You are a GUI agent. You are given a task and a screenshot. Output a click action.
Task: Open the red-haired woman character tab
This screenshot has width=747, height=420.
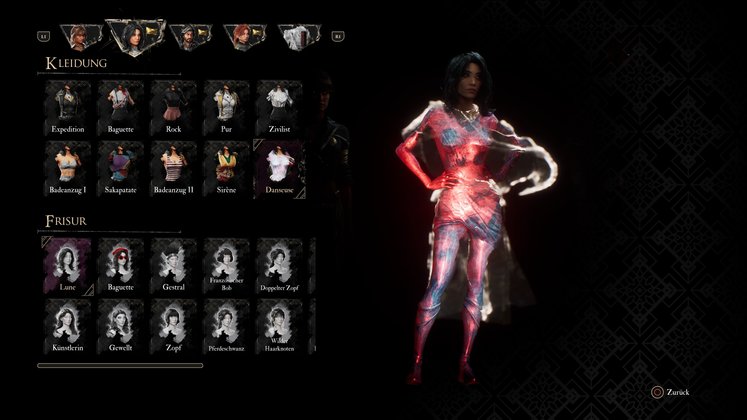click(x=242, y=37)
